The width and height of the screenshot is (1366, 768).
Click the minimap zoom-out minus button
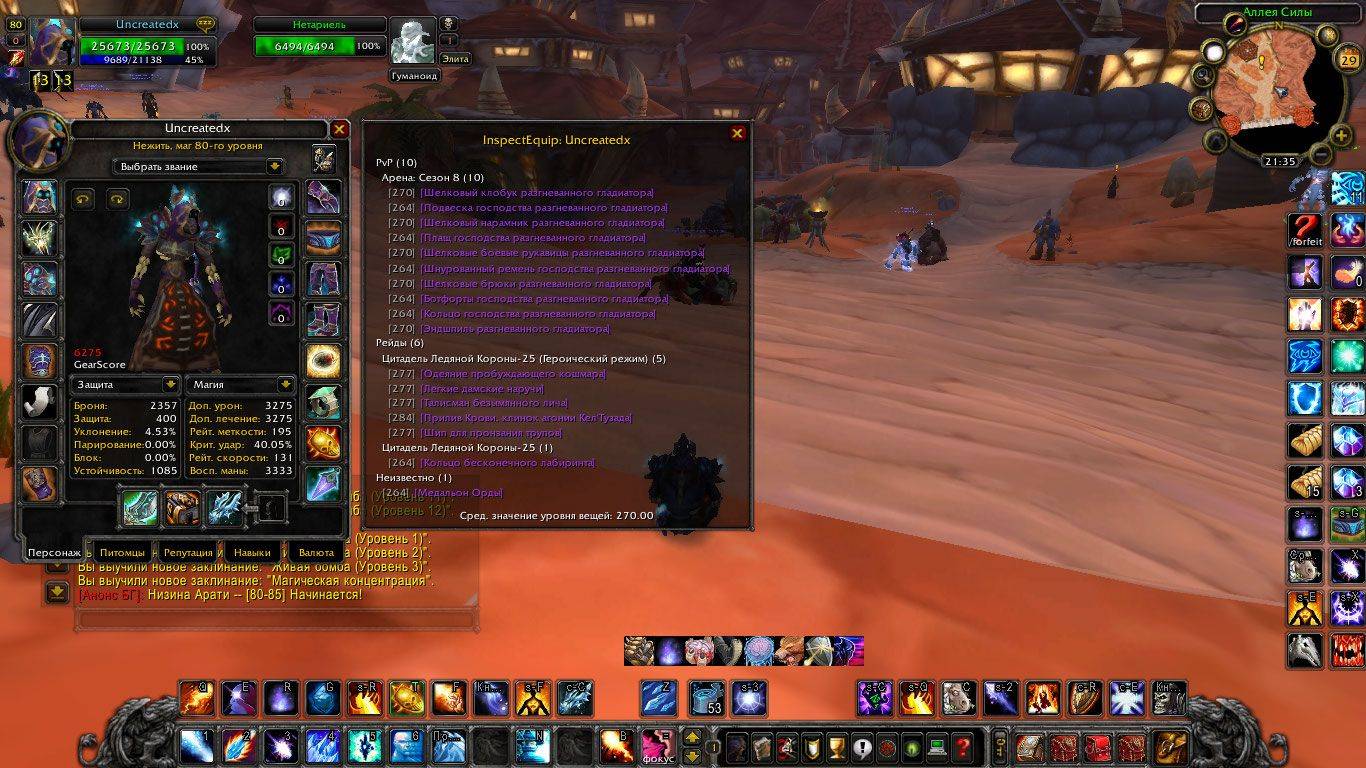[1319, 155]
